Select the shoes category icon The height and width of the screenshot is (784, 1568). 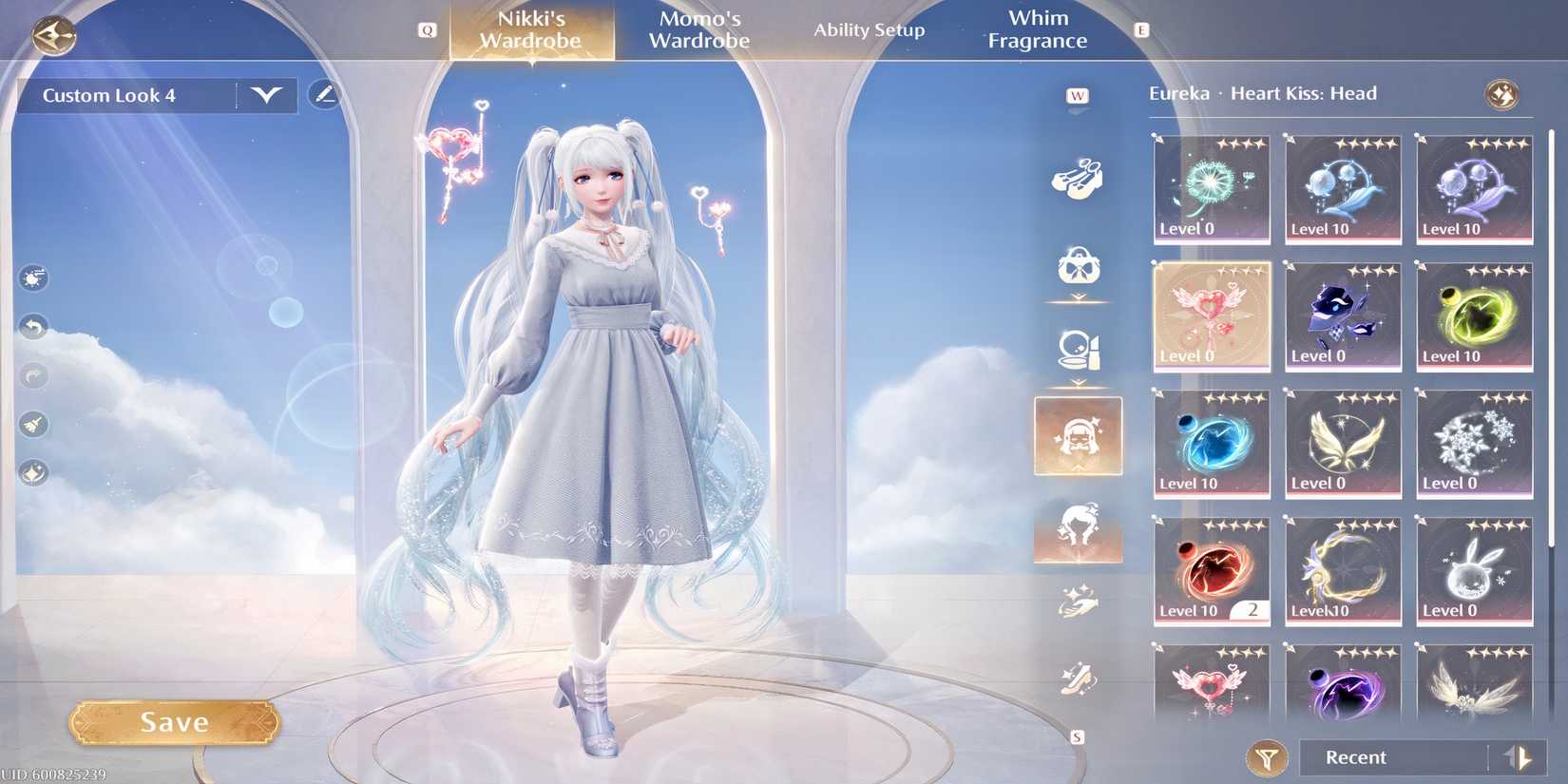coord(1079,176)
